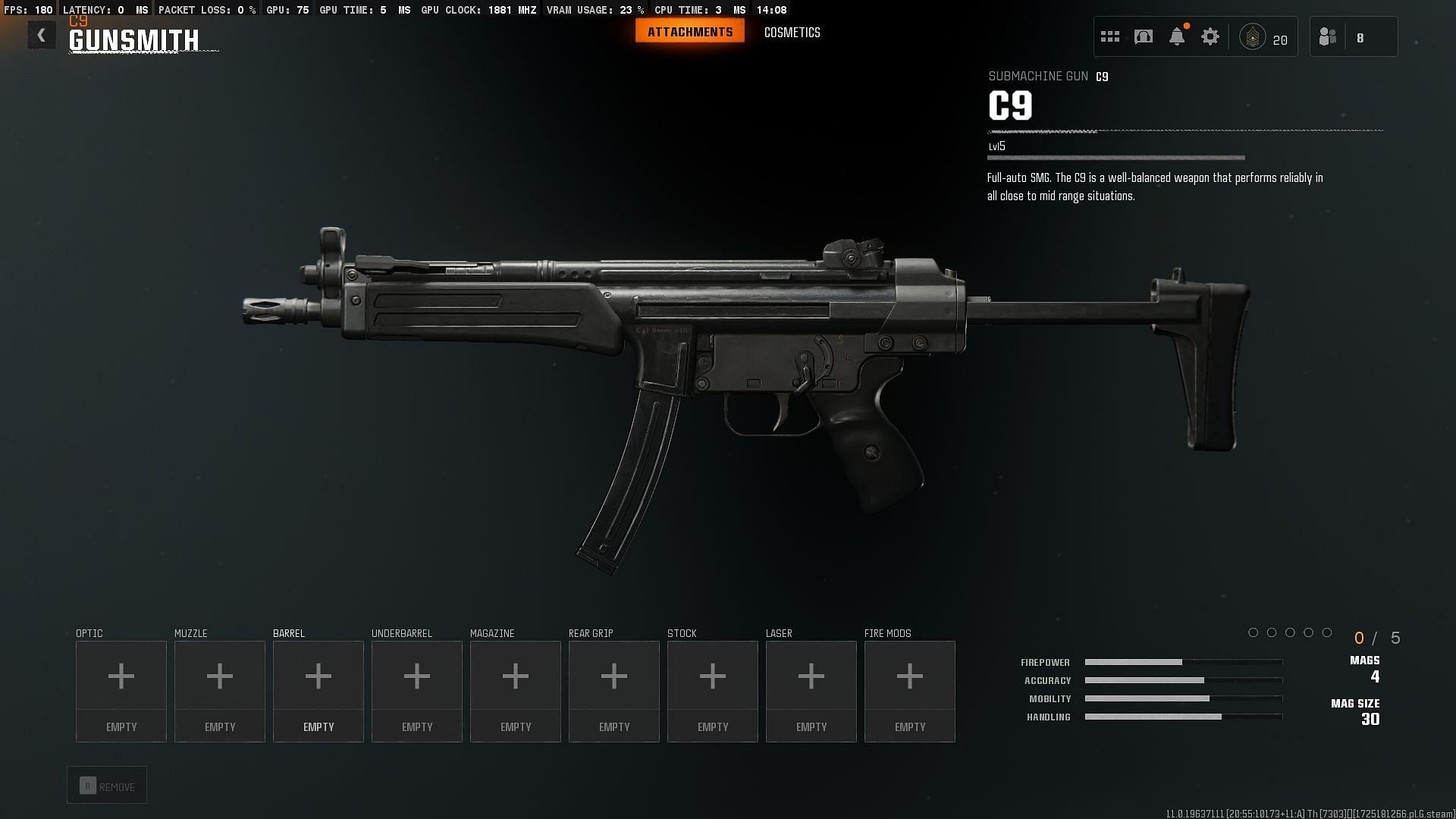This screenshot has width=1456, height=819.
Task: Switch to the Attachments tab
Action: click(x=689, y=32)
